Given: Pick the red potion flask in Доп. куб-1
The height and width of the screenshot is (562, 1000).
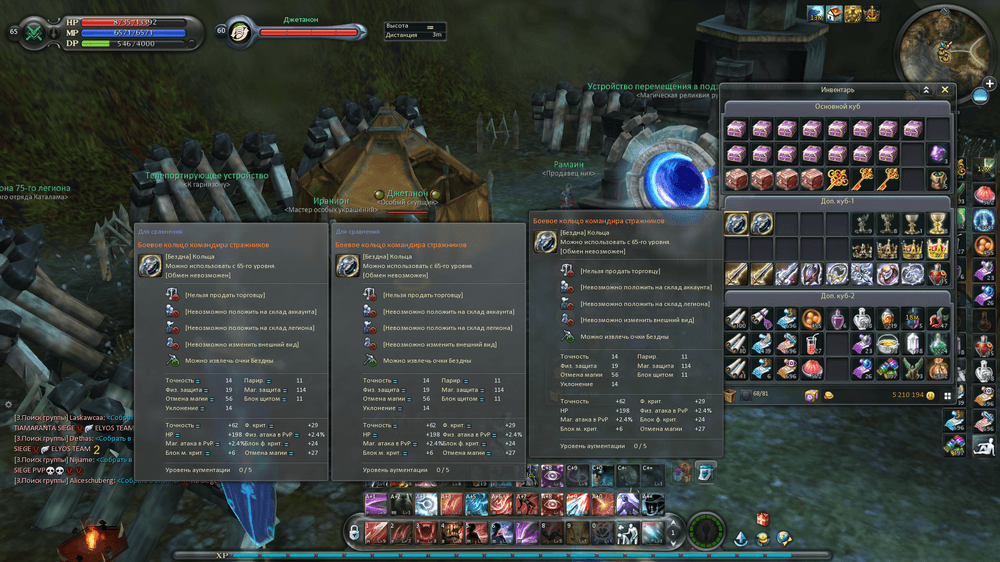Looking at the screenshot, I should coord(937,274).
